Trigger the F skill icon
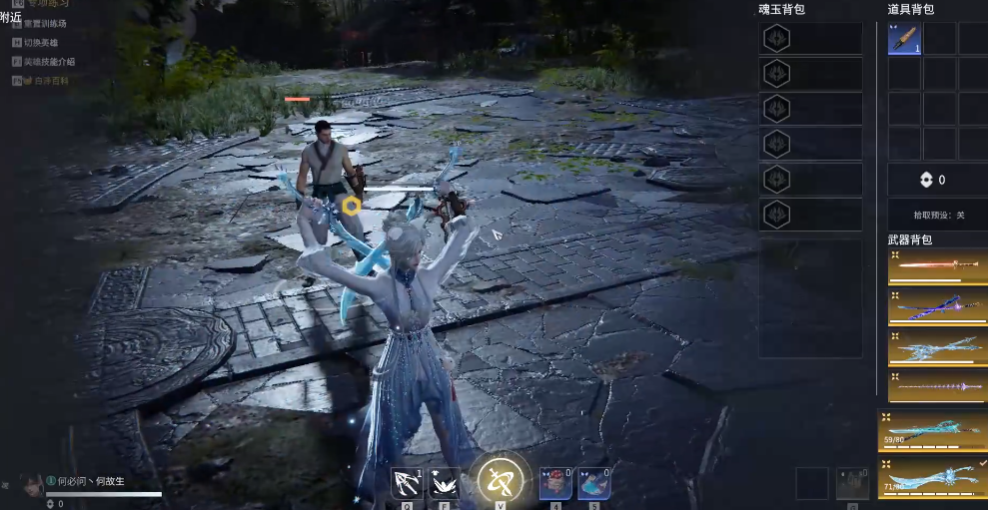The height and width of the screenshot is (510, 988). (444, 483)
